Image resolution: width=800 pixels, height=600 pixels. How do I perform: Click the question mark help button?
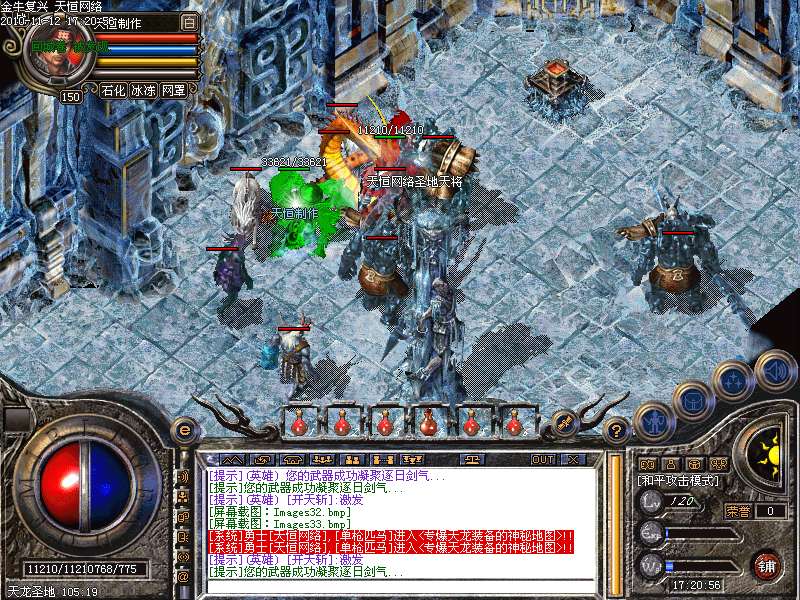click(x=617, y=431)
